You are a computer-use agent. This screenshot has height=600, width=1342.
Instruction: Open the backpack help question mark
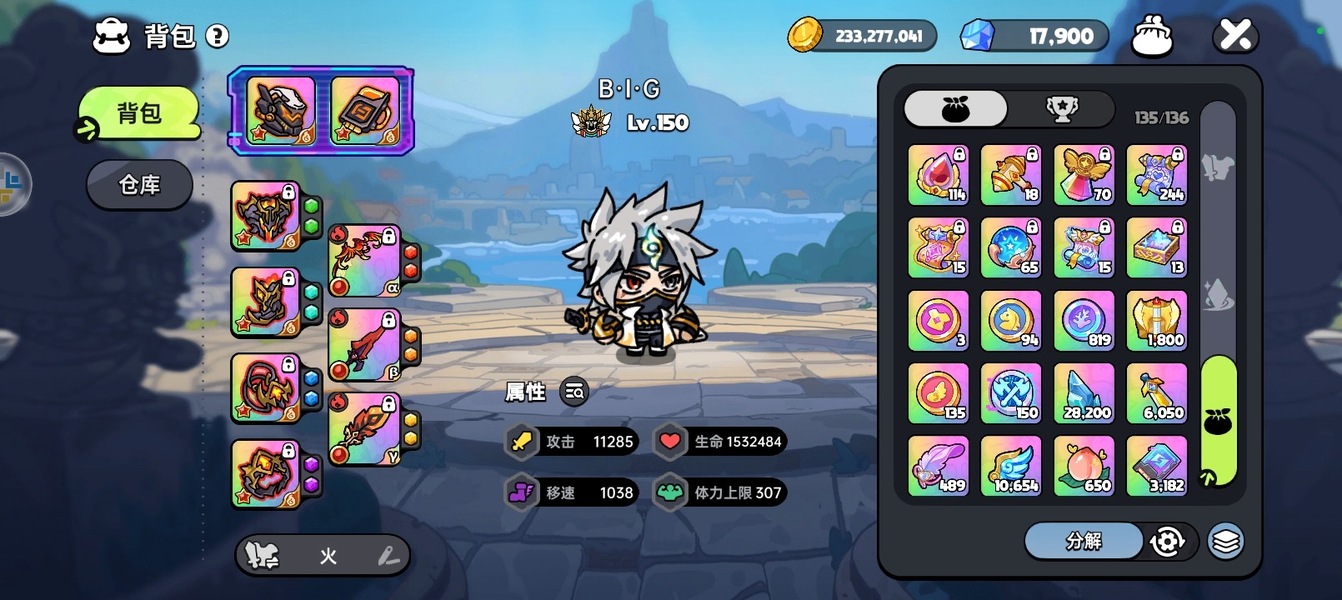click(217, 37)
